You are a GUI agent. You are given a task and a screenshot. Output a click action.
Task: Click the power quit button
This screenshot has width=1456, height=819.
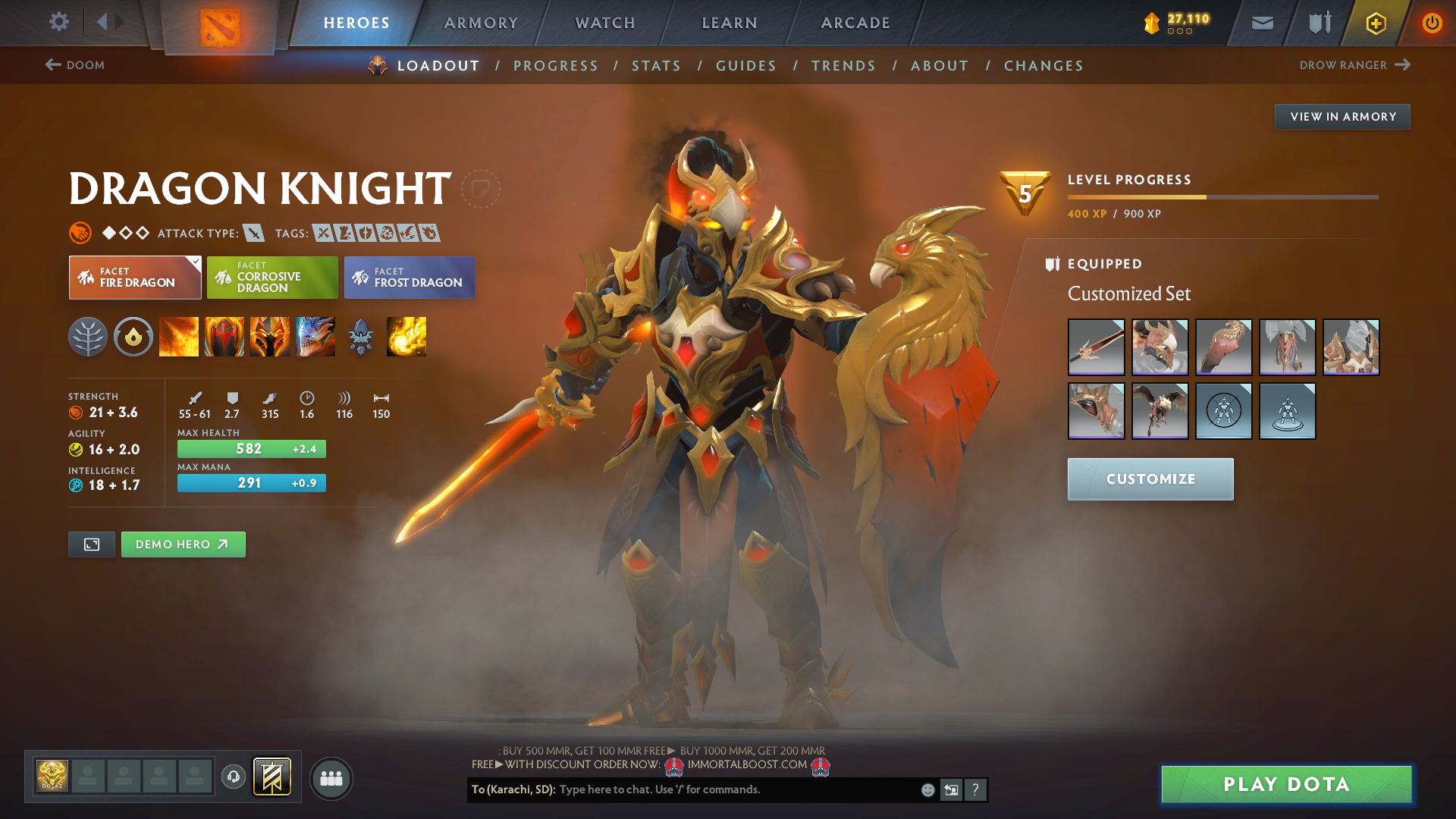(1432, 23)
